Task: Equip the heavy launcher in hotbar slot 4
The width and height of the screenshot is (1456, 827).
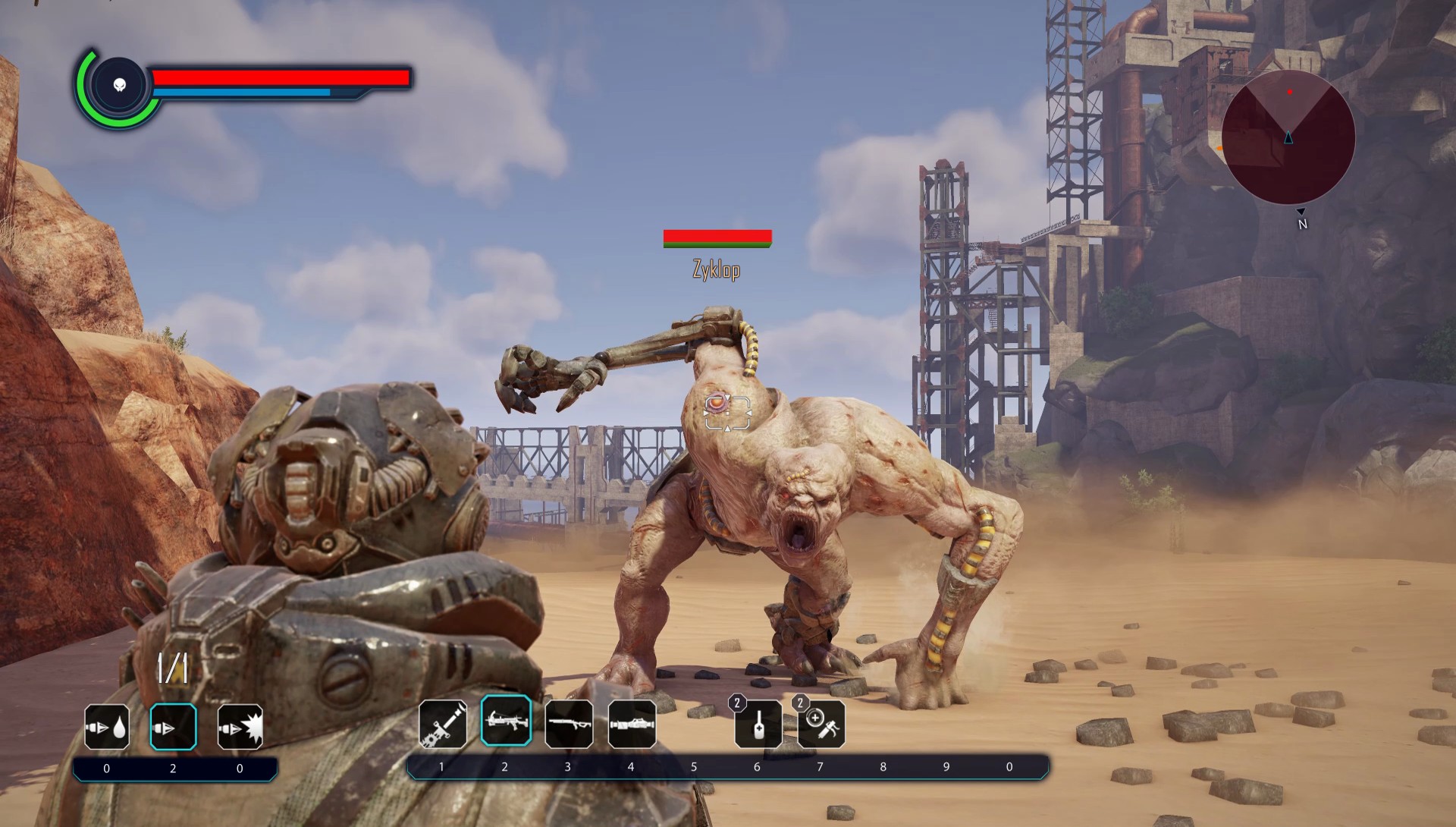Action: 632,724
